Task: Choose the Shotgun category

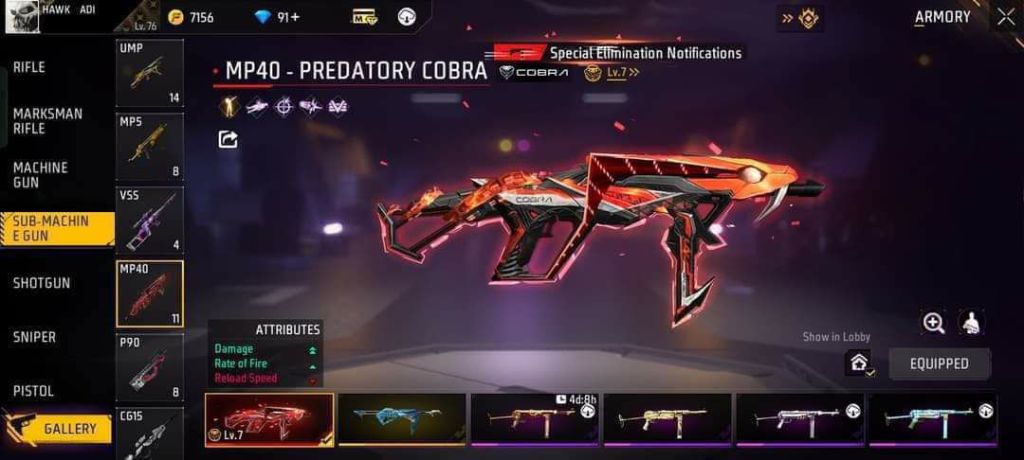Action: (42, 283)
